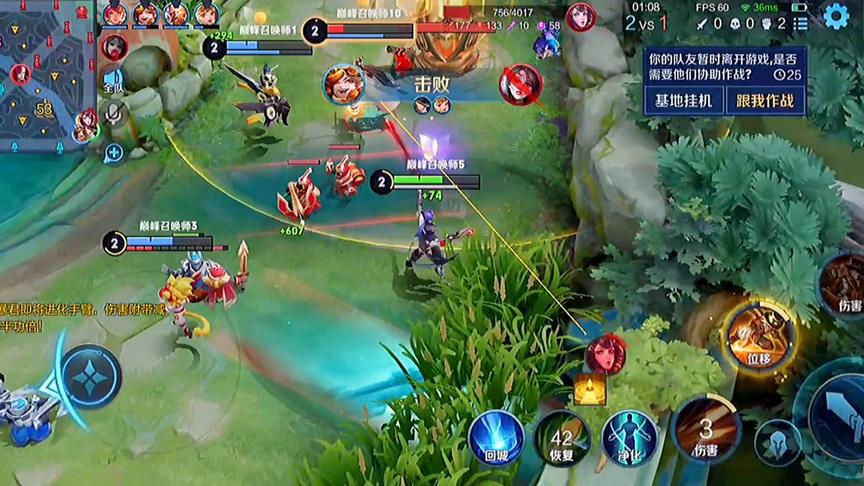Cast the 净化 purify summoner spell
Screen dimensions: 864x486
(630, 437)
